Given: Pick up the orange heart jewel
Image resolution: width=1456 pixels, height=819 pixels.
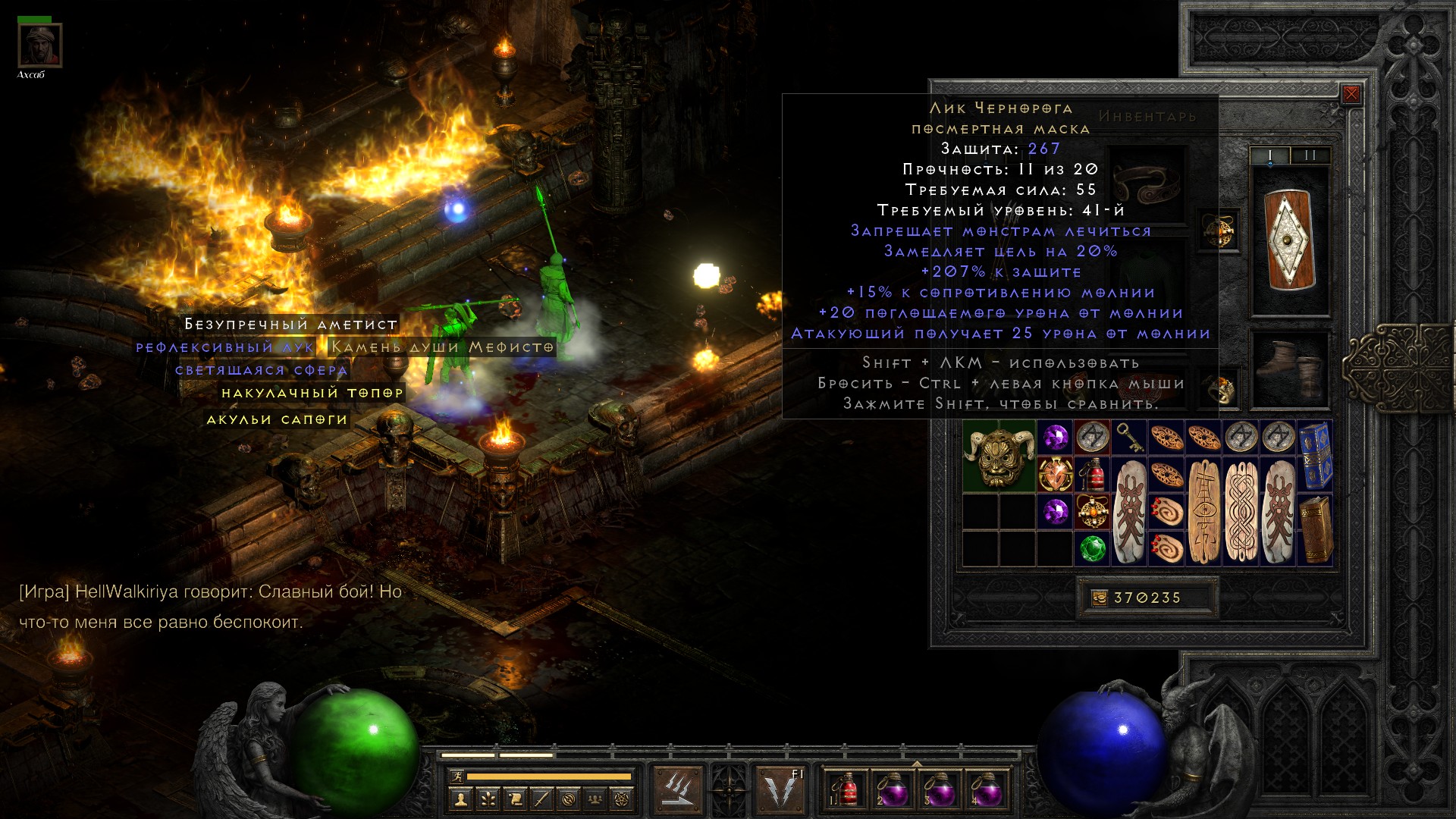Looking at the screenshot, I should coord(1055,474).
